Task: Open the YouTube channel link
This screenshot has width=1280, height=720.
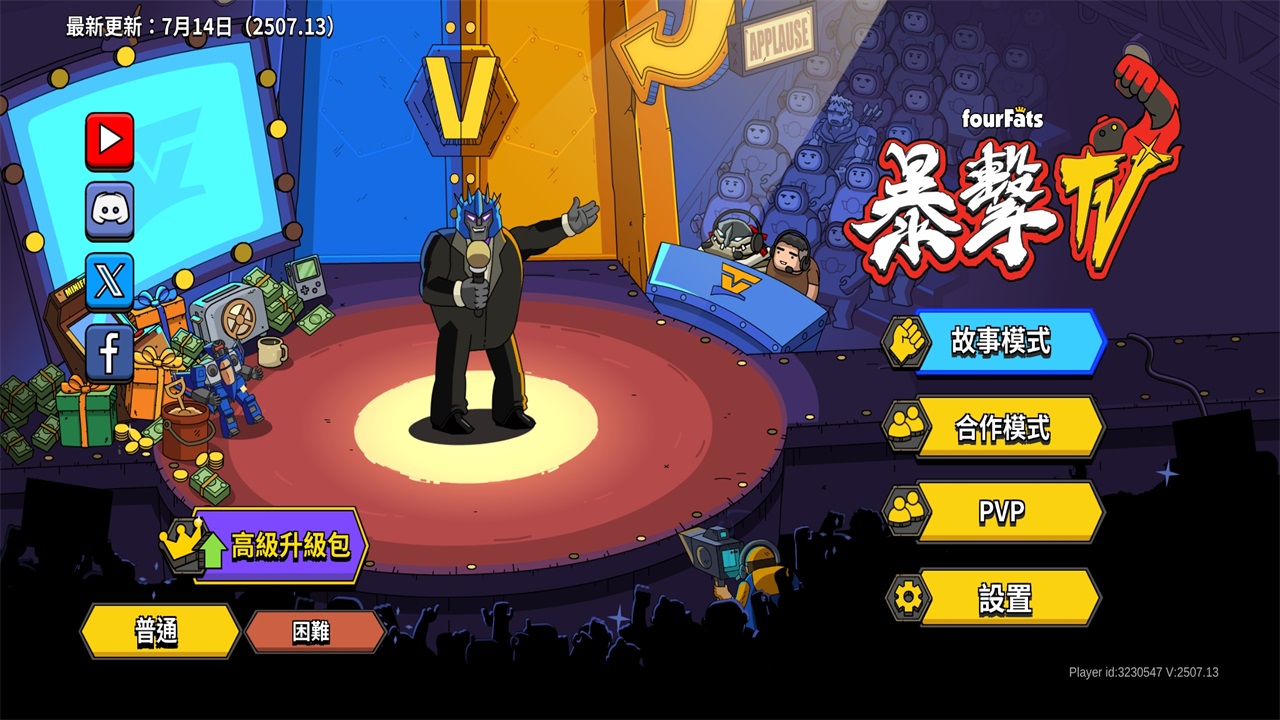Action: [109, 141]
